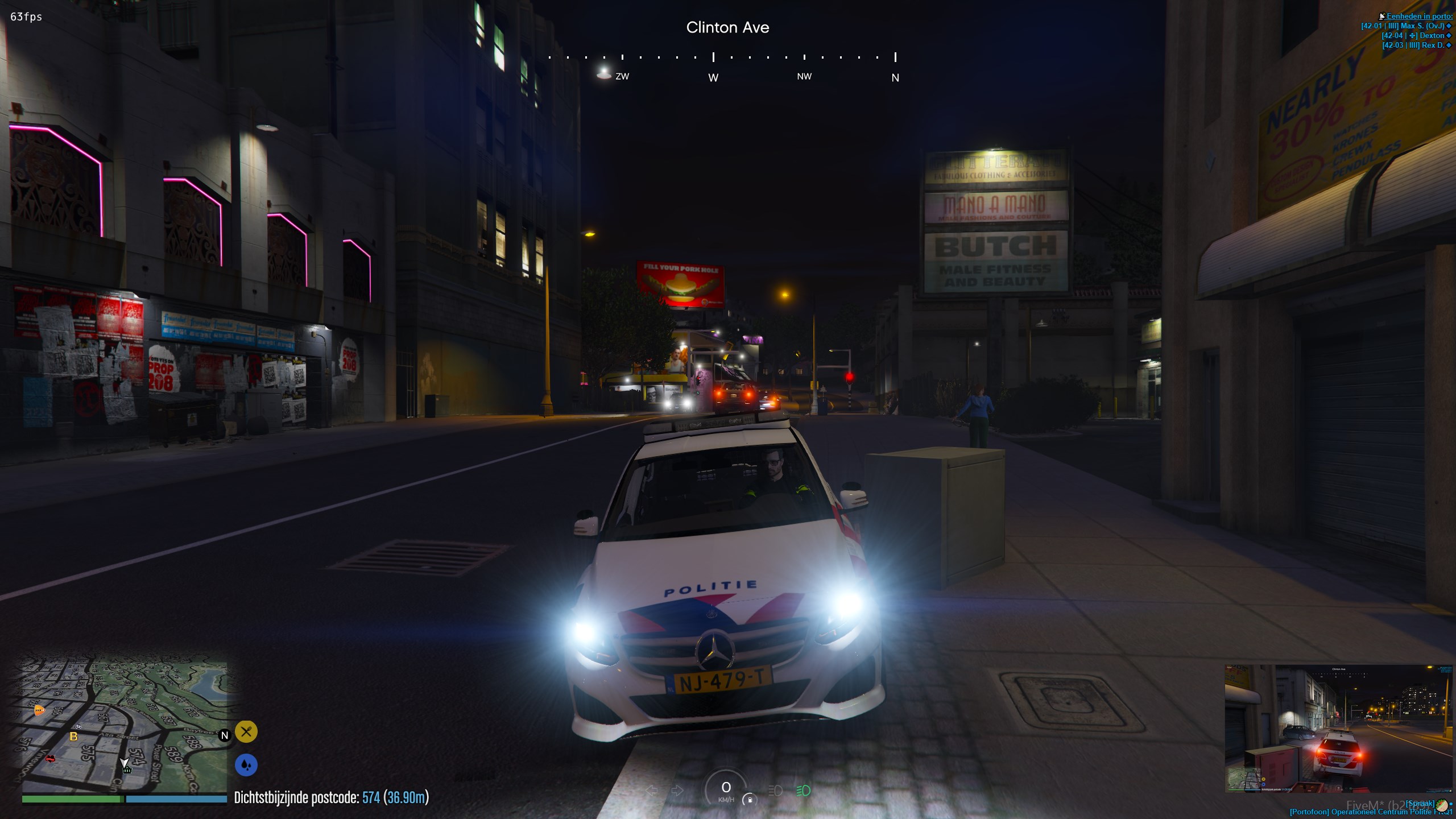Click the grey low-beam headlight icon
Image resolution: width=1456 pixels, height=819 pixels.
point(775,791)
